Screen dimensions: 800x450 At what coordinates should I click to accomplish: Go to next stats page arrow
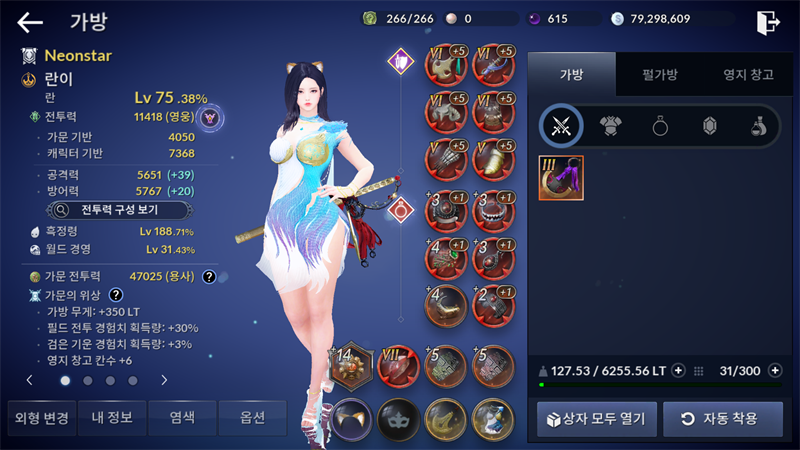[164, 380]
